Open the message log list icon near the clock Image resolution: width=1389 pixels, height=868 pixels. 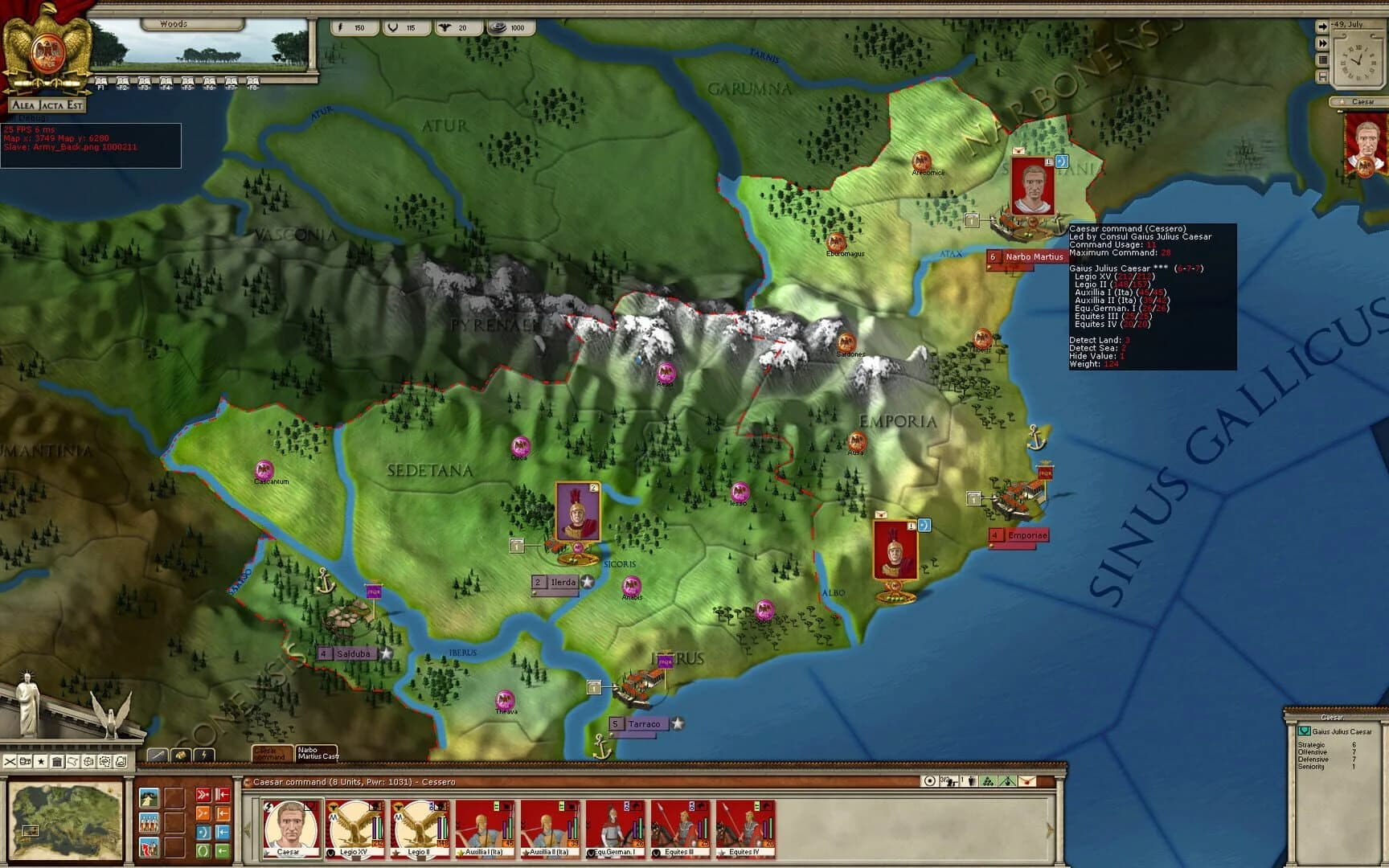1323,58
